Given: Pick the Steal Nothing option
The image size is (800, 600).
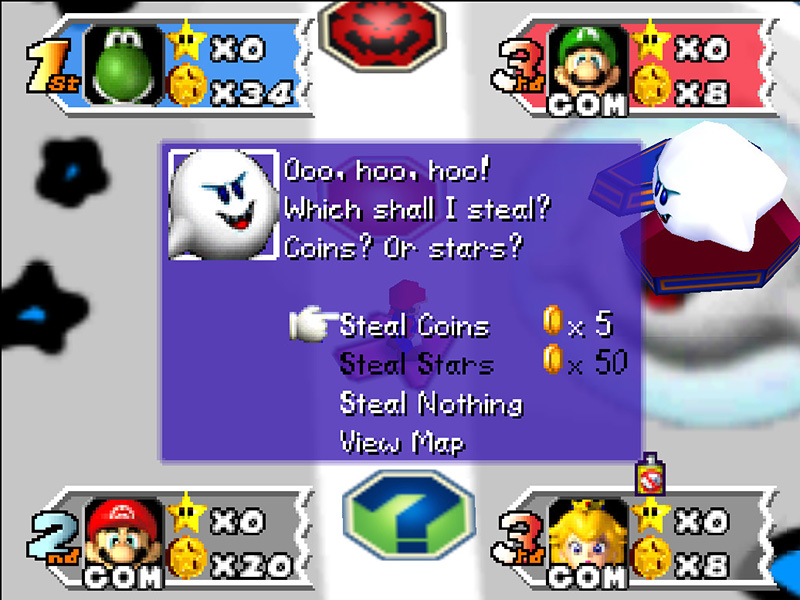Looking at the screenshot, I should [431, 404].
